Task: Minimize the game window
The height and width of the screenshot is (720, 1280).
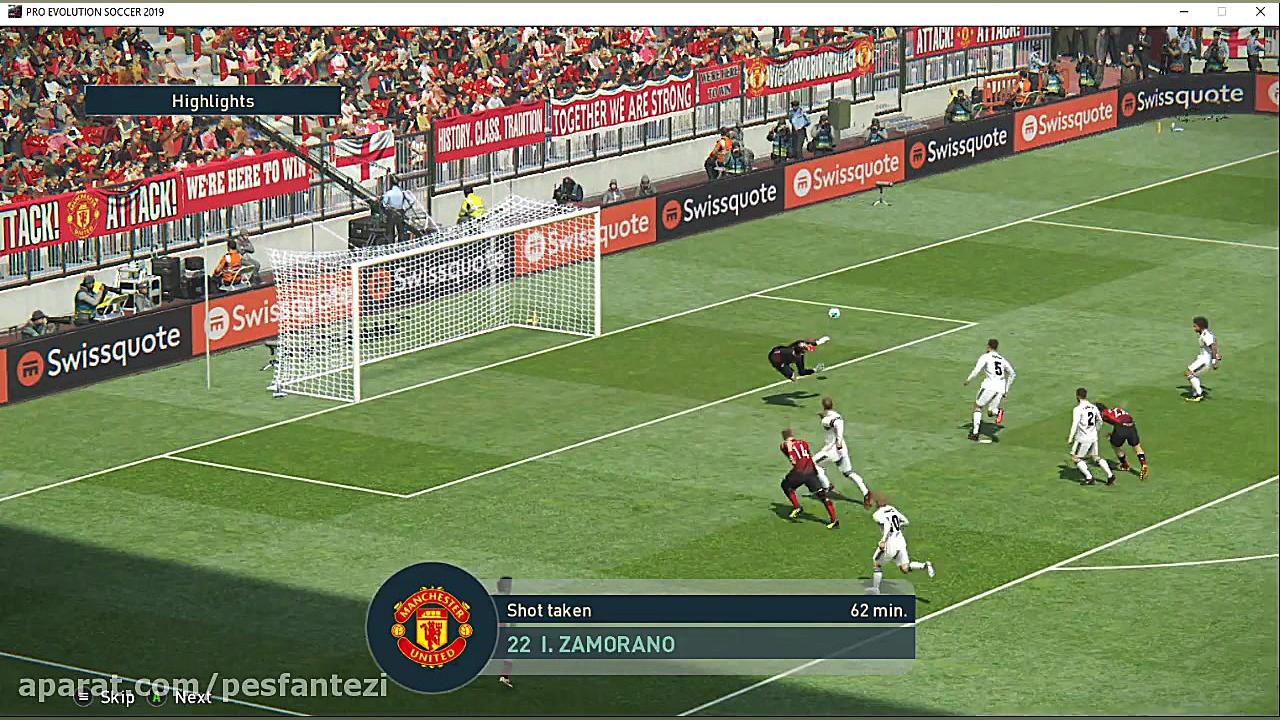Action: 1184,12
